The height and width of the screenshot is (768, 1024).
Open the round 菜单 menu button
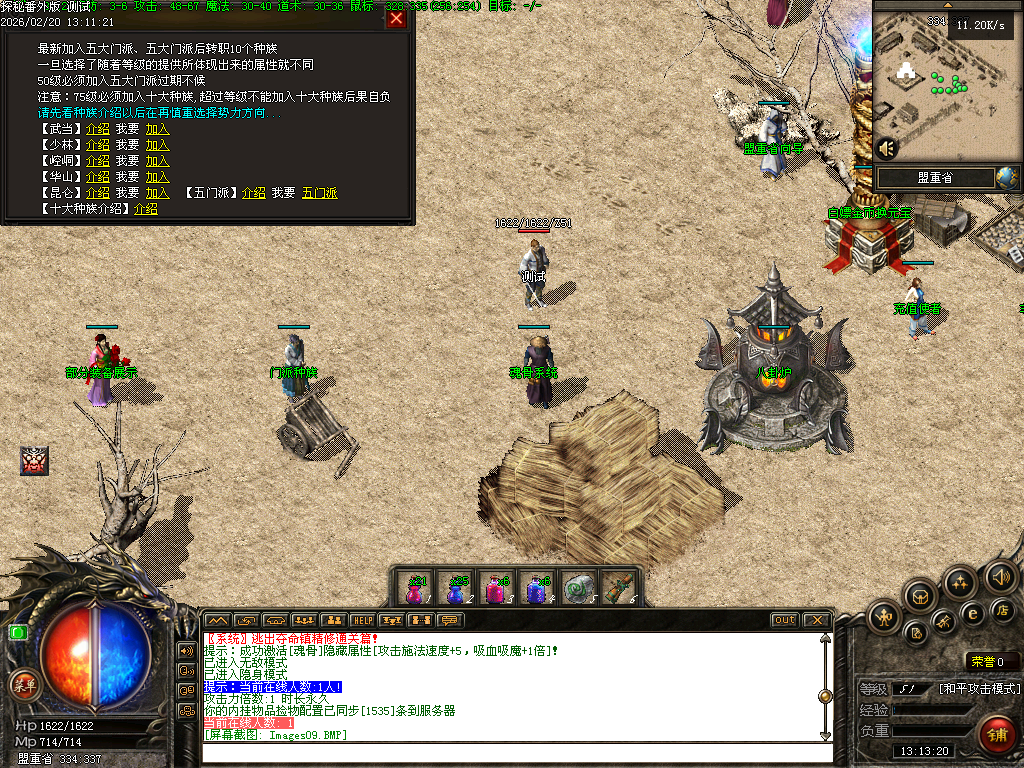point(24,685)
